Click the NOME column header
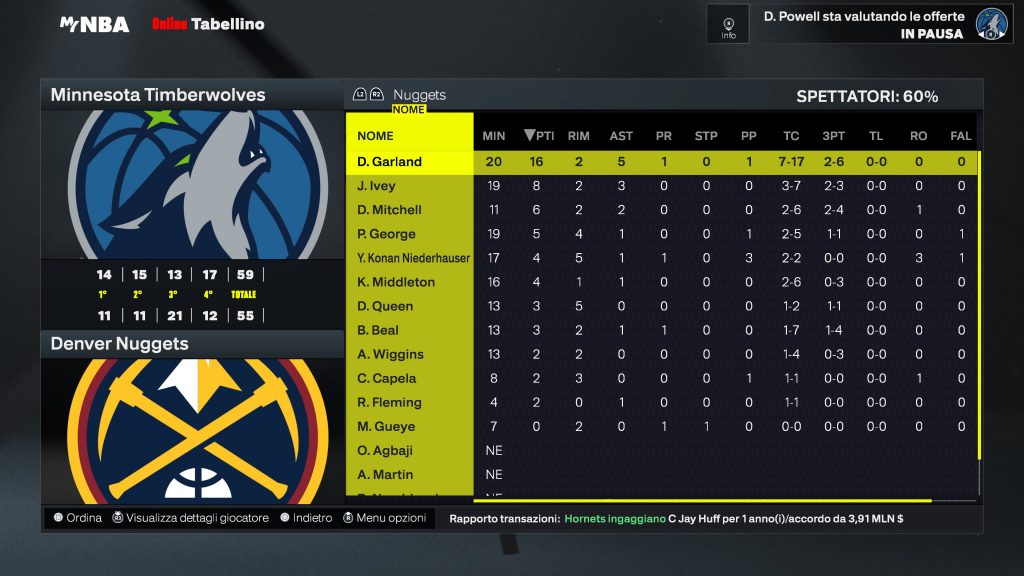The width and height of the screenshot is (1024, 576). click(376, 136)
